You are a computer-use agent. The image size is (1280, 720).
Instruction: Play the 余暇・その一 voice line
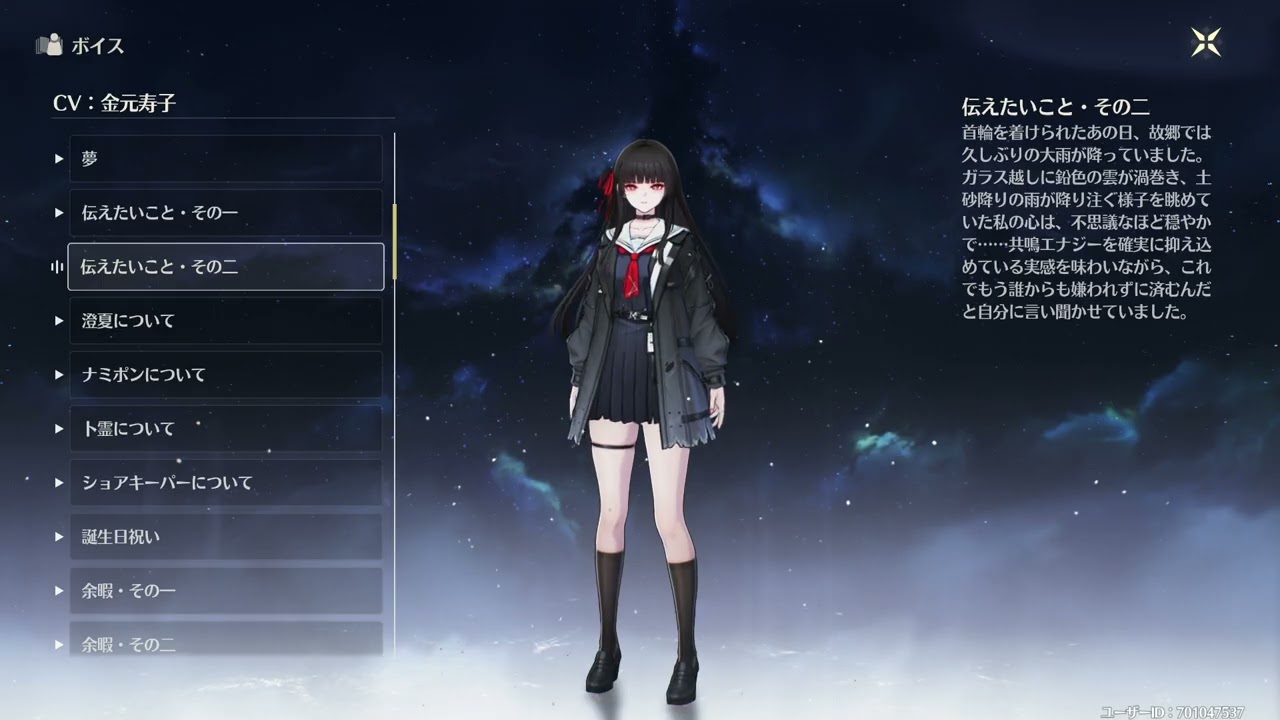point(225,591)
